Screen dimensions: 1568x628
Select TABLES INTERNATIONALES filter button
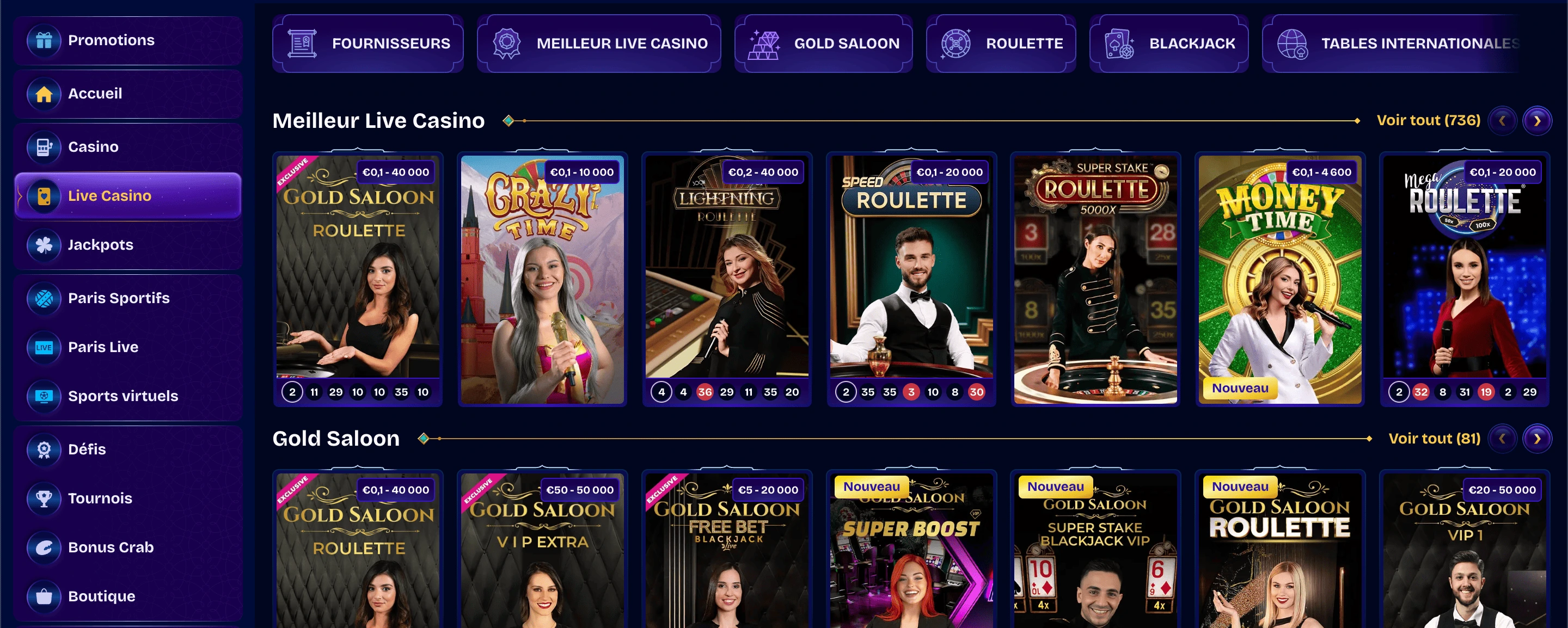(x=1412, y=42)
